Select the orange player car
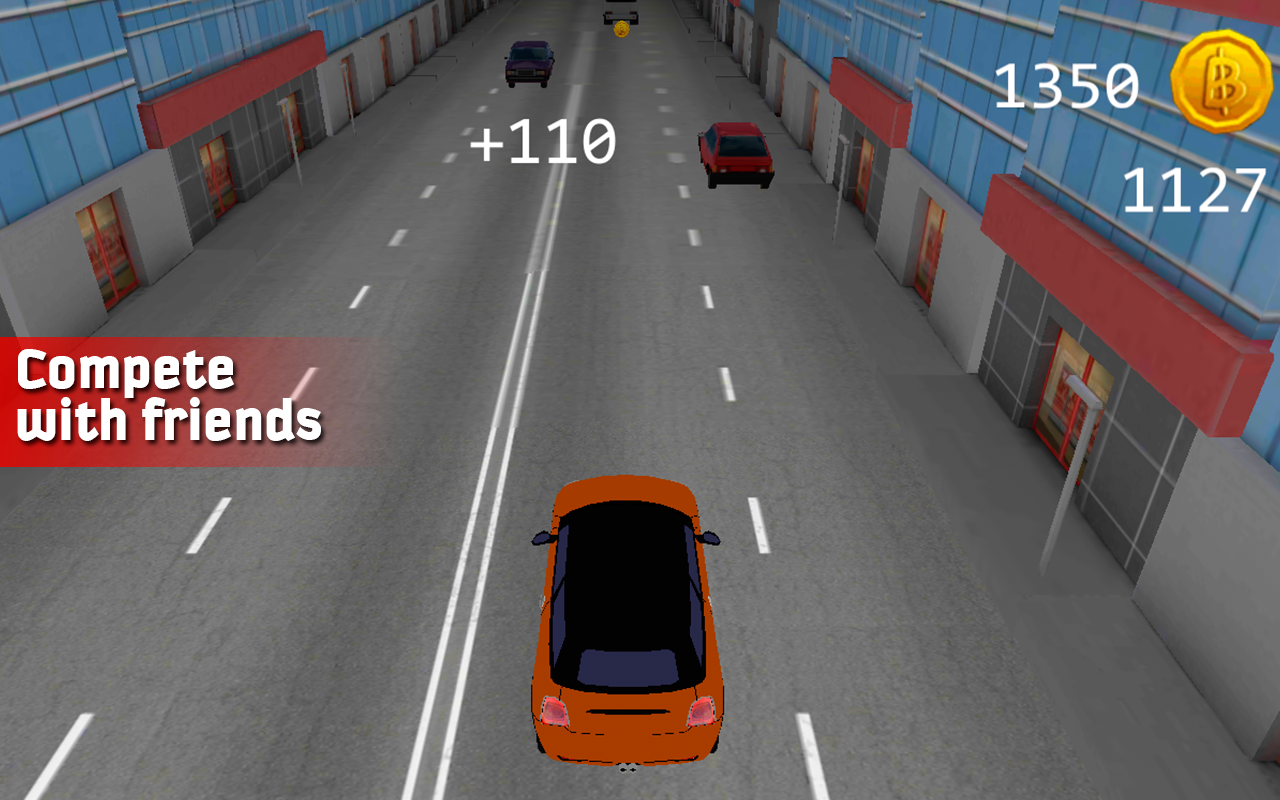The height and width of the screenshot is (800, 1280). 625,620
